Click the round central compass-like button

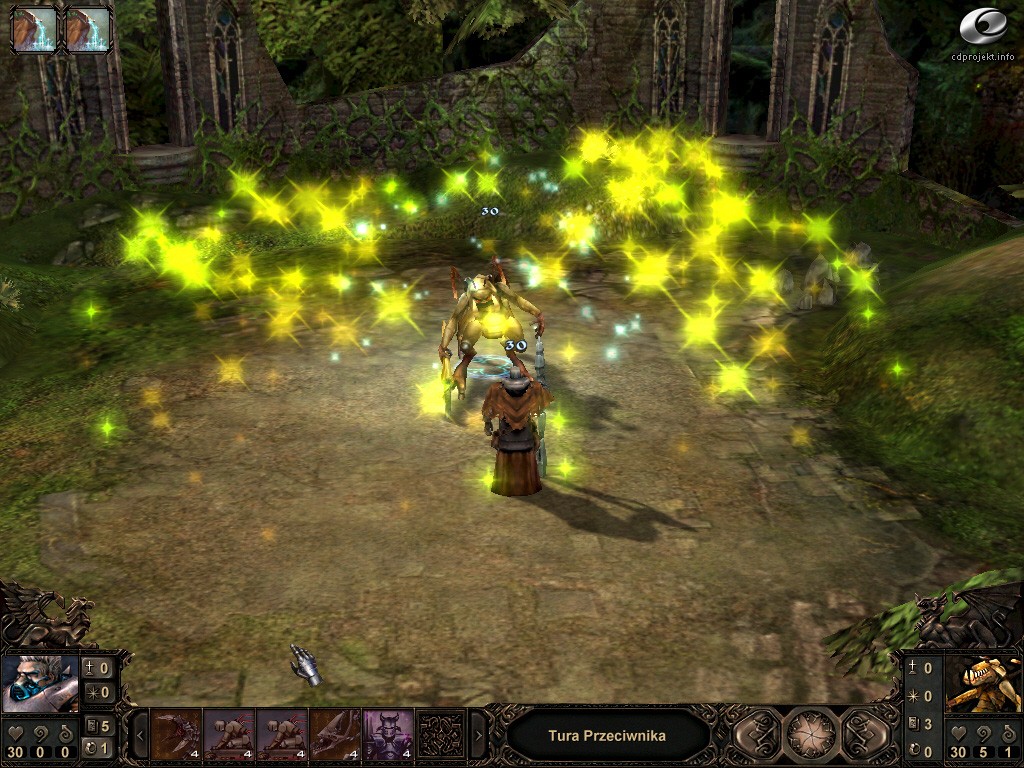tap(811, 735)
